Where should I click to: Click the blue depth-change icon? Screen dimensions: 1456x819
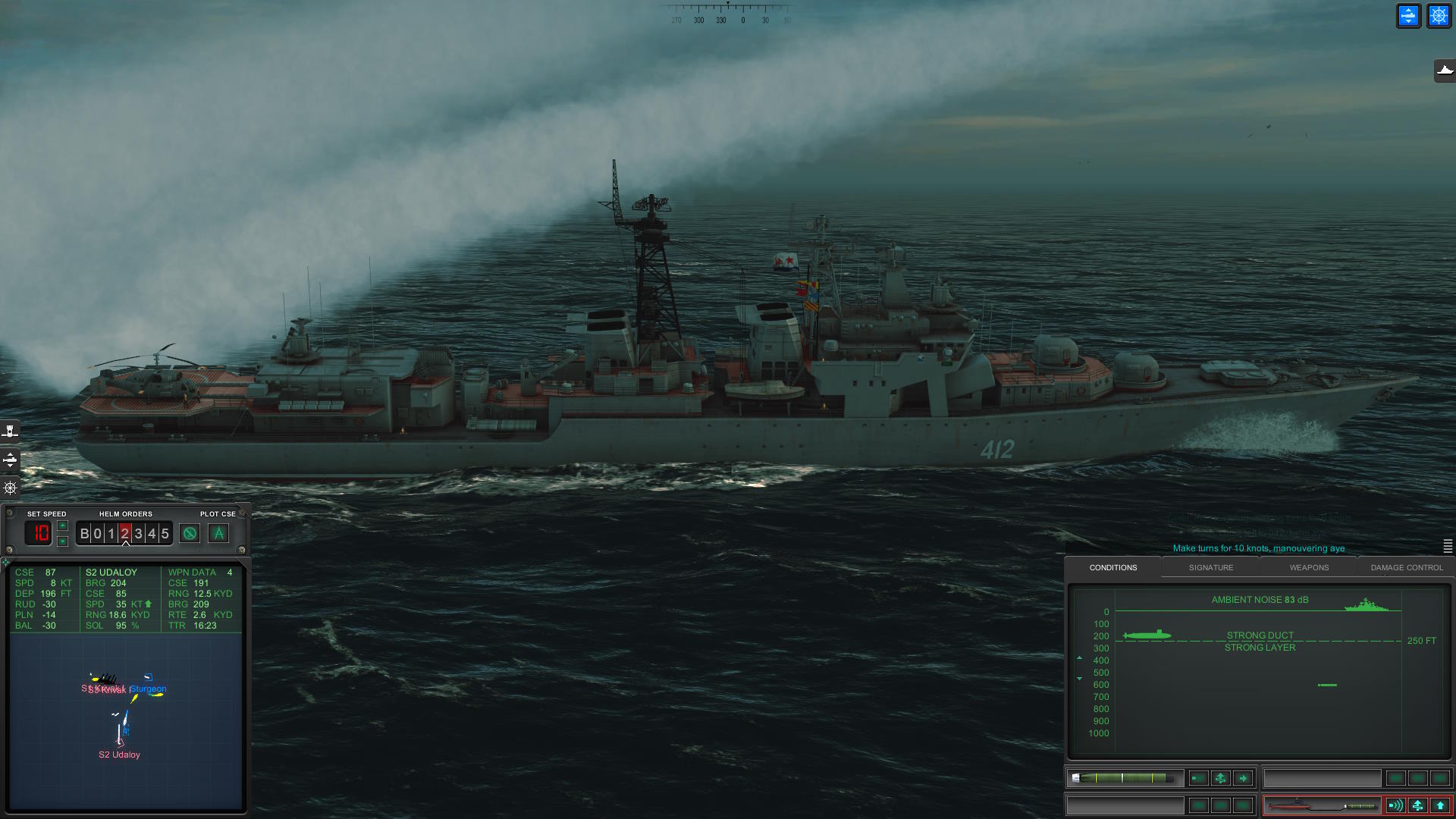click(1408, 16)
